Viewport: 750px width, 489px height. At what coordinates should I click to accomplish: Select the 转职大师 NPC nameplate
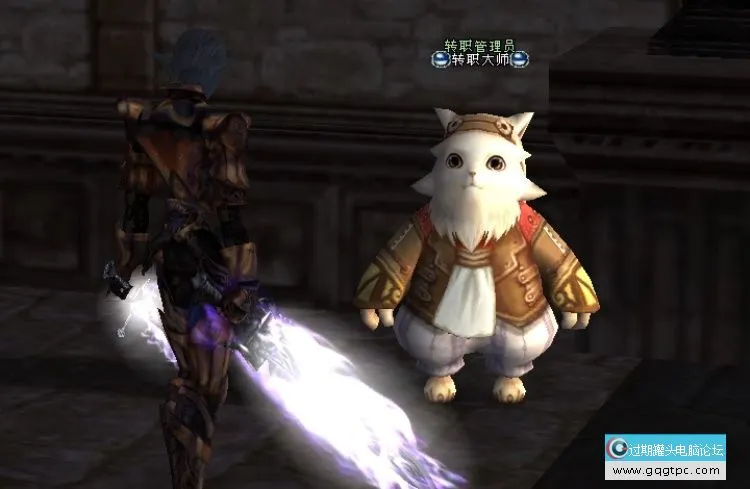[480, 60]
